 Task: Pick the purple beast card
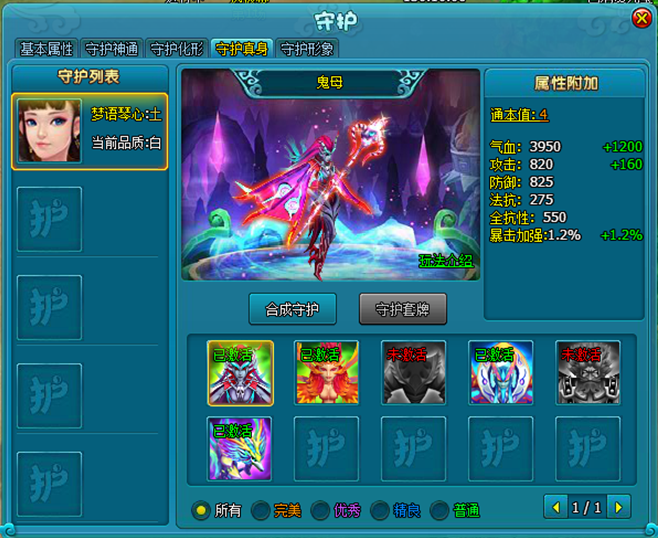click(232, 448)
